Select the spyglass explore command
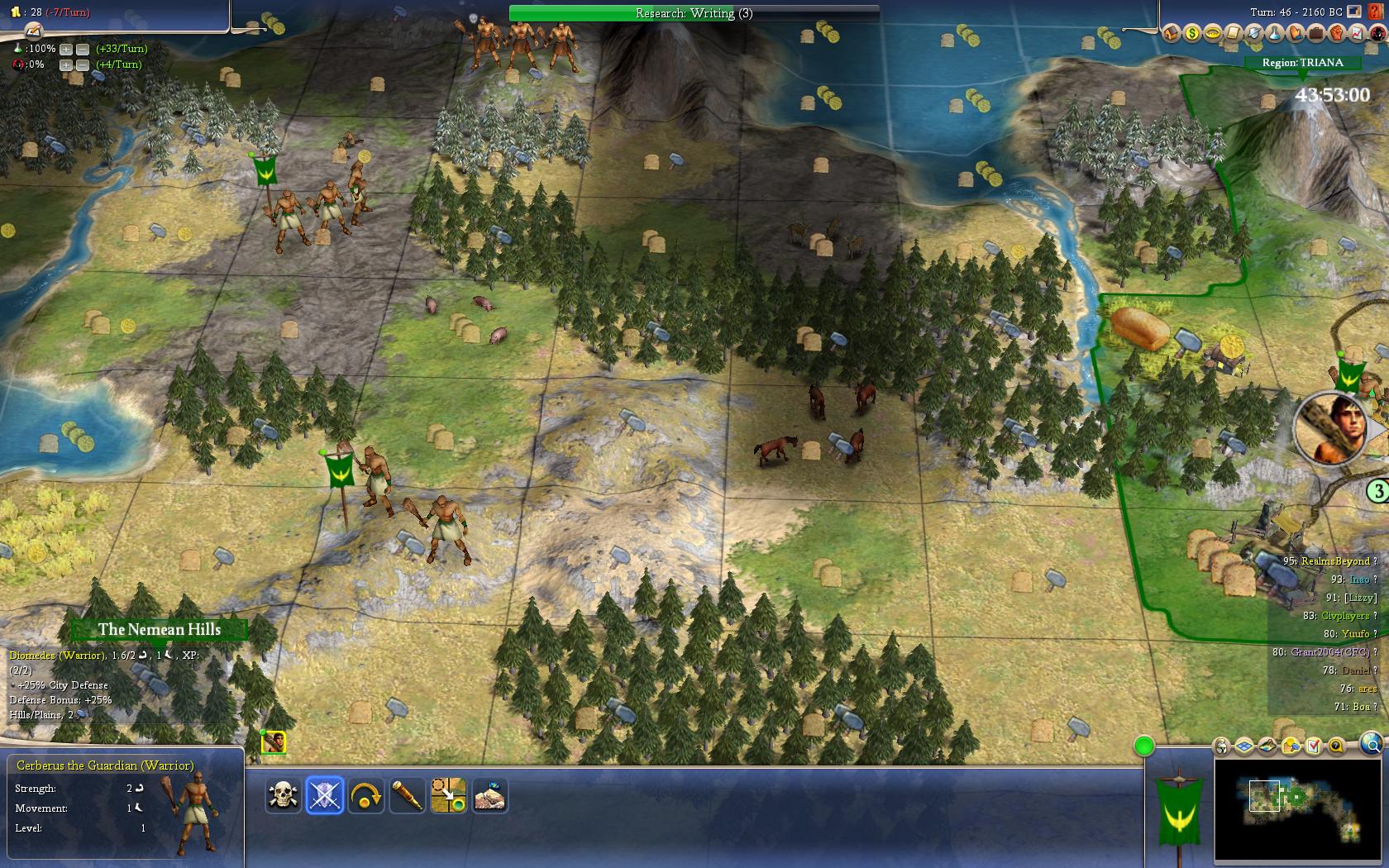The image size is (1389, 868). [408, 796]
